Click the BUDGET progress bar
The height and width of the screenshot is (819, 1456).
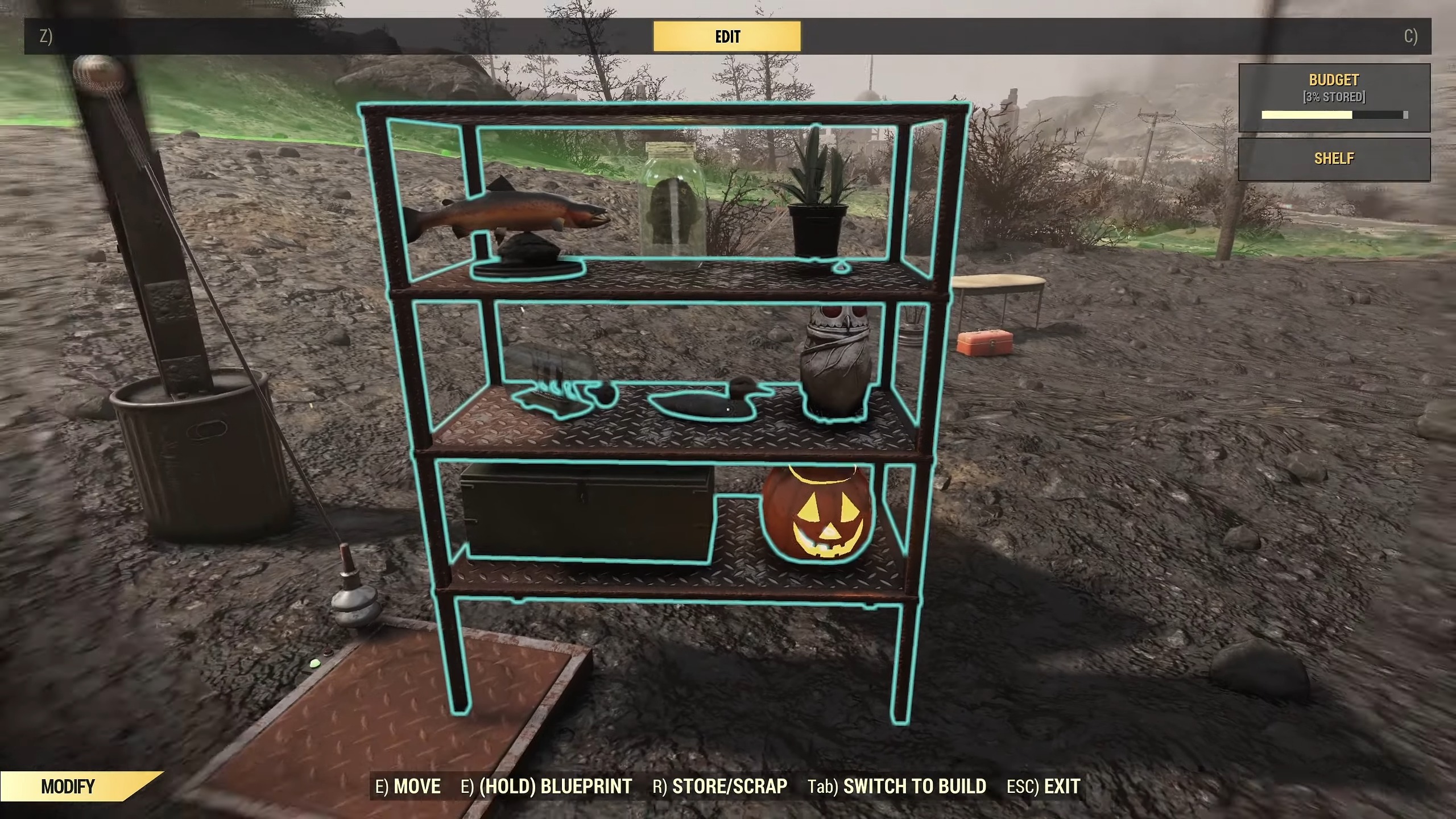pos(1334,115)
